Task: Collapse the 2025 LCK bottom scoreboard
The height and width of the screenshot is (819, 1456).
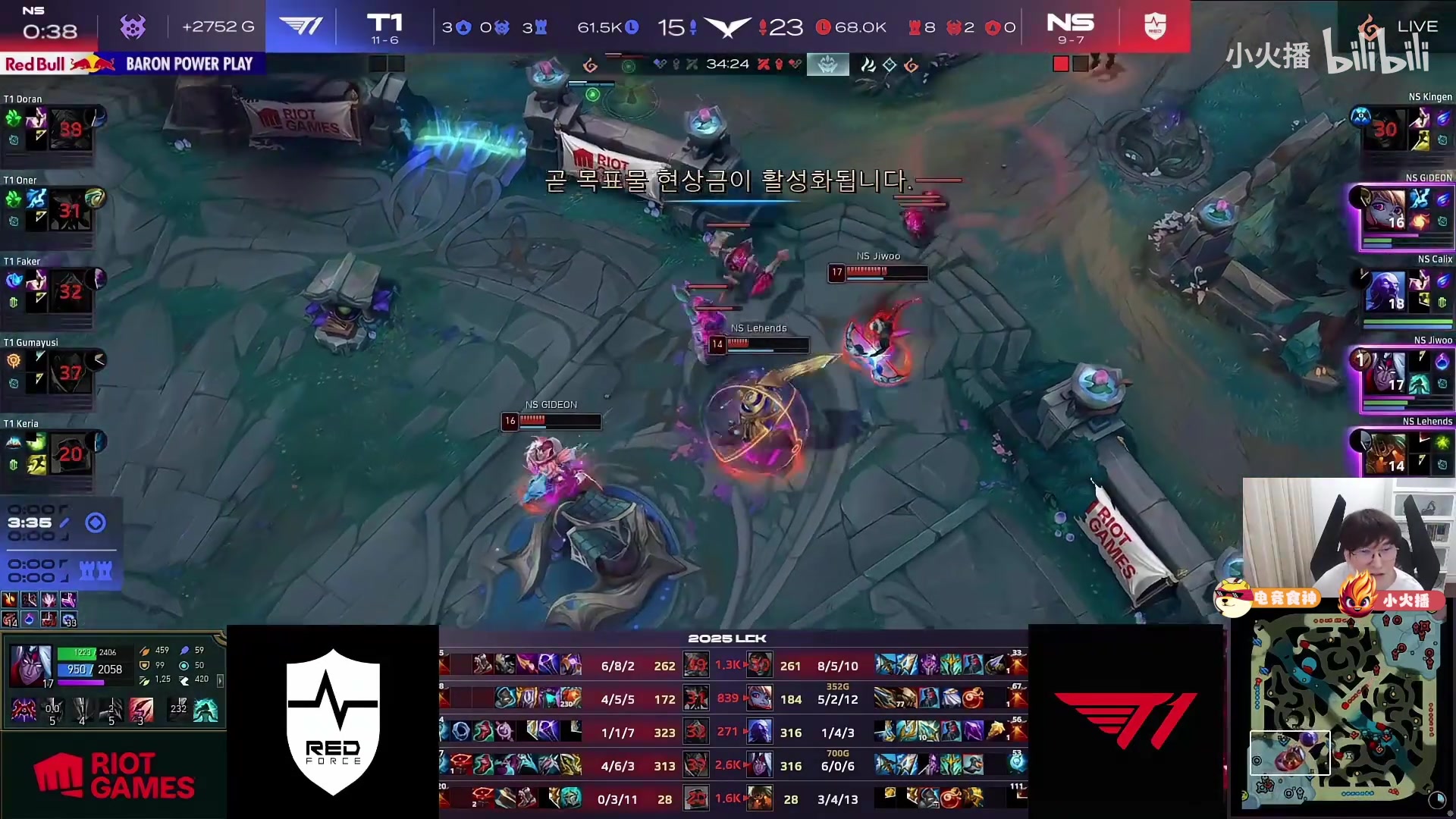Action: [x=728, y=638]
